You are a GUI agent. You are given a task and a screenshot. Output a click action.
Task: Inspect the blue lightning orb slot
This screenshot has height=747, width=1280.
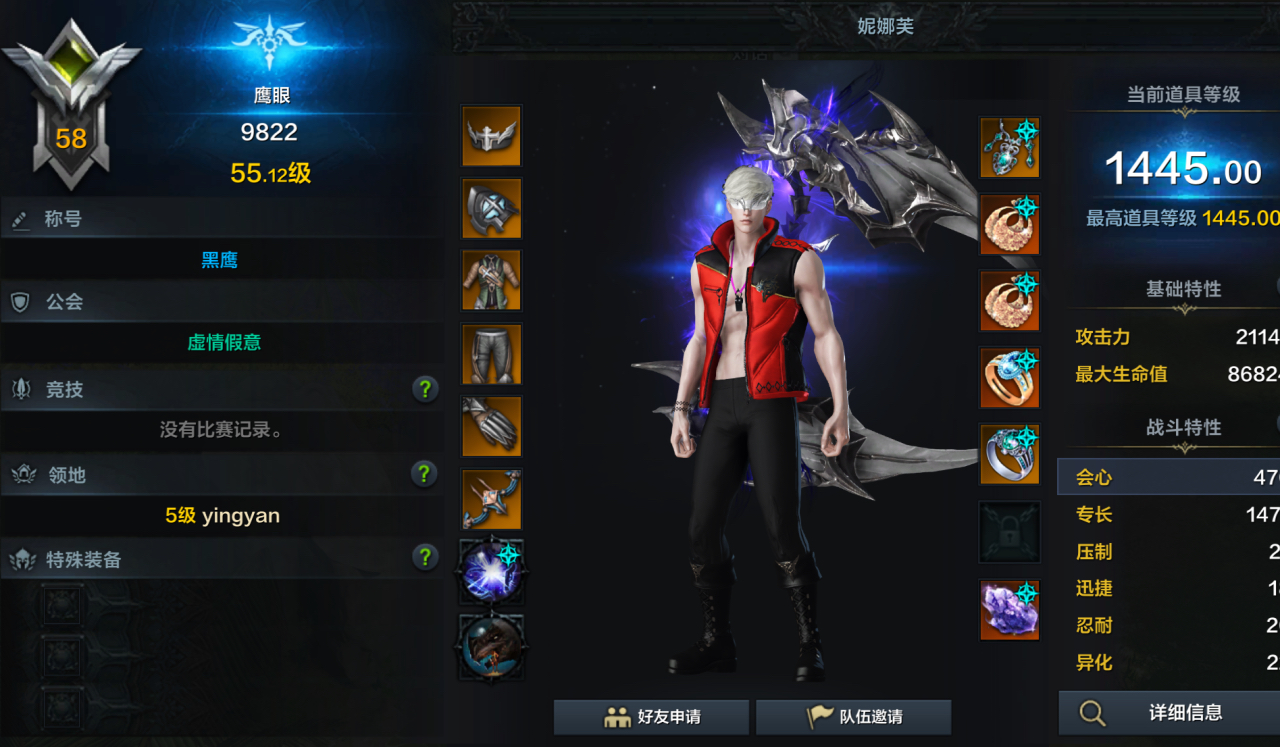(491, 571)
